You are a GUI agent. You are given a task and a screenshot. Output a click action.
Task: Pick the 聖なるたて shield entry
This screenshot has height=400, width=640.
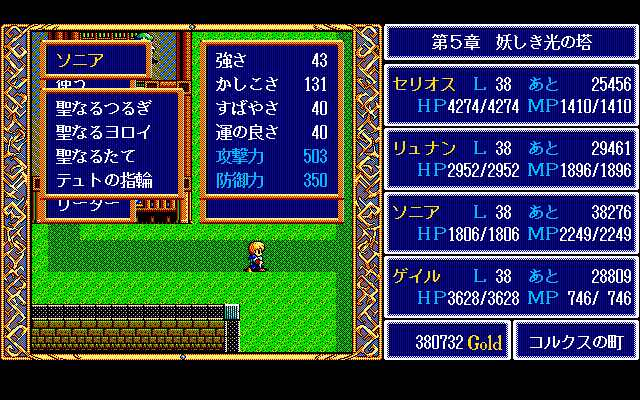click(96, 156)
